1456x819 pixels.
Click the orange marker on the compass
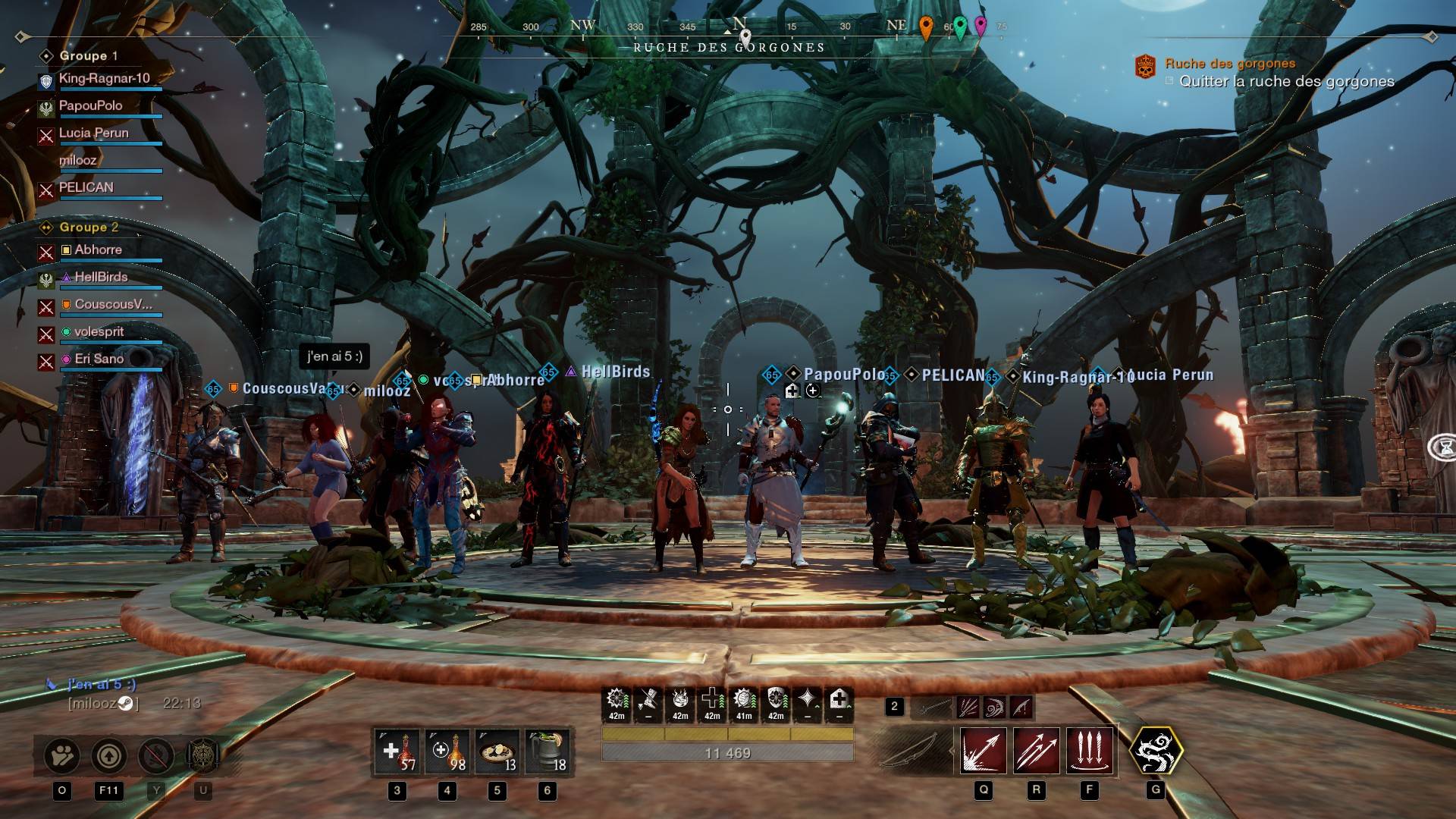[925, 27]
